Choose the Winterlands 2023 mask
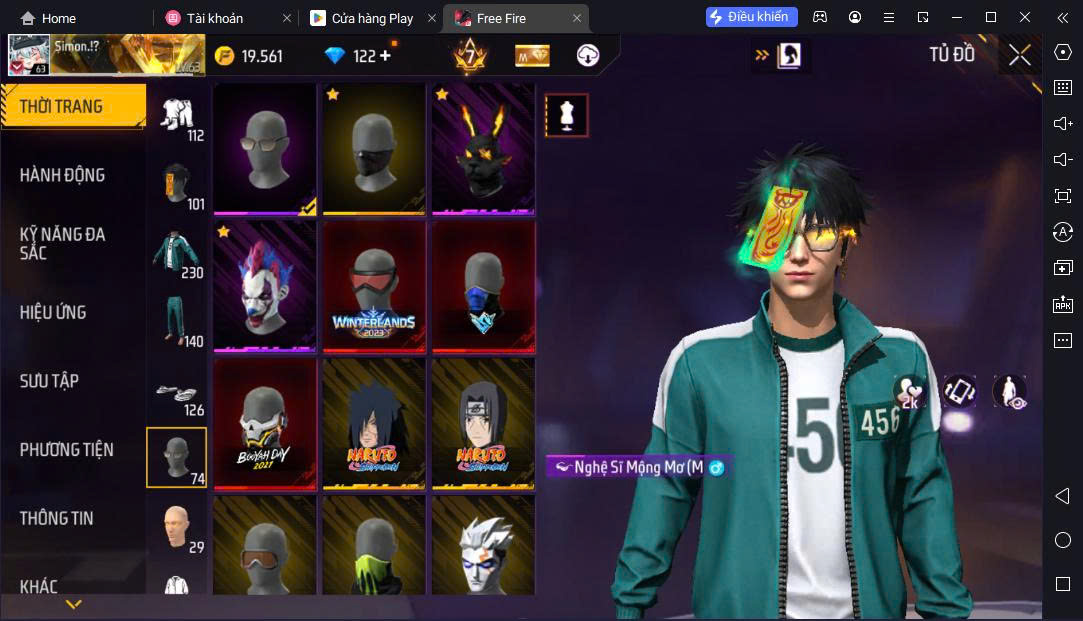 pos(374,286)
